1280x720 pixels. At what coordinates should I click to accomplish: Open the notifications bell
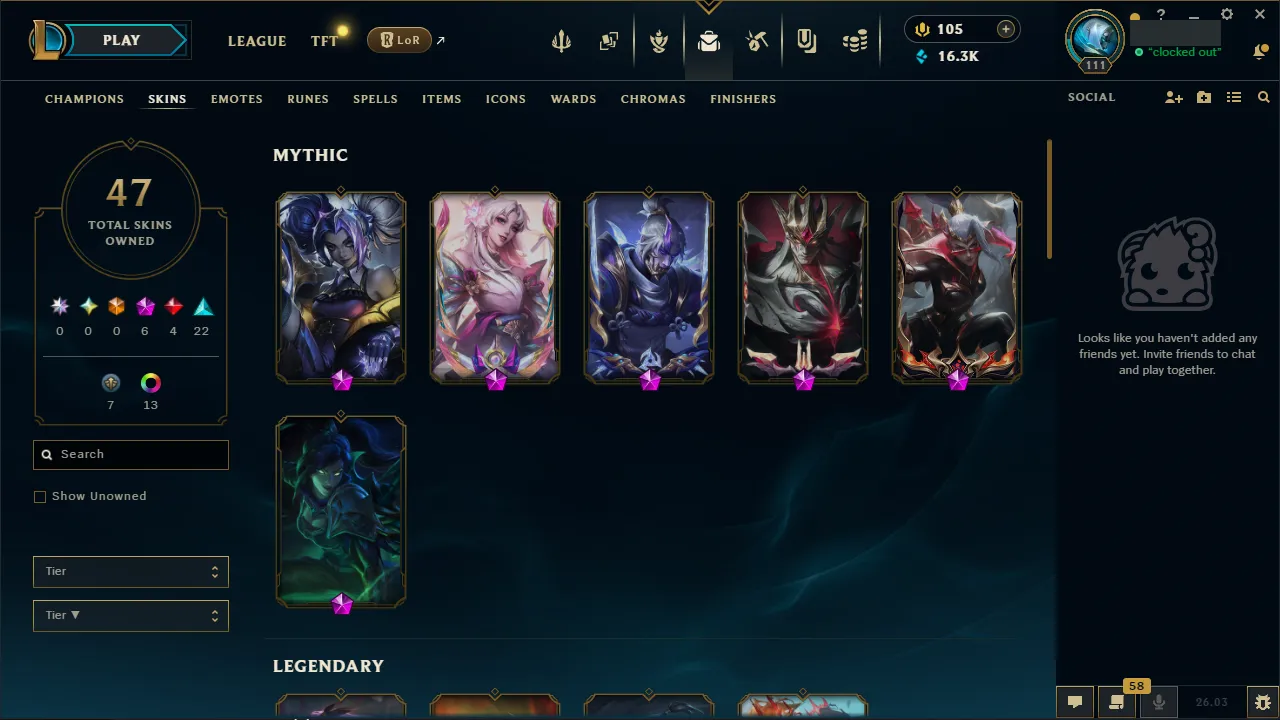[x=1260, y=51]
